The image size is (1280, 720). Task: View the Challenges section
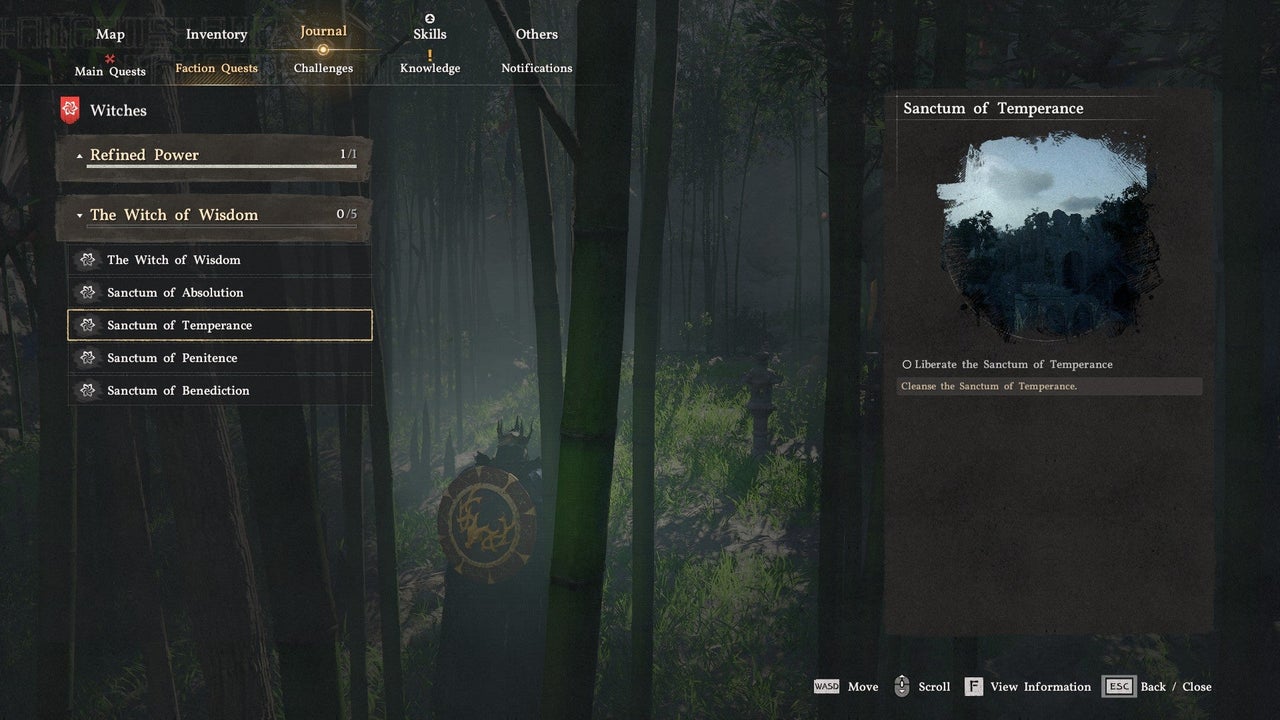coord(323,68)
